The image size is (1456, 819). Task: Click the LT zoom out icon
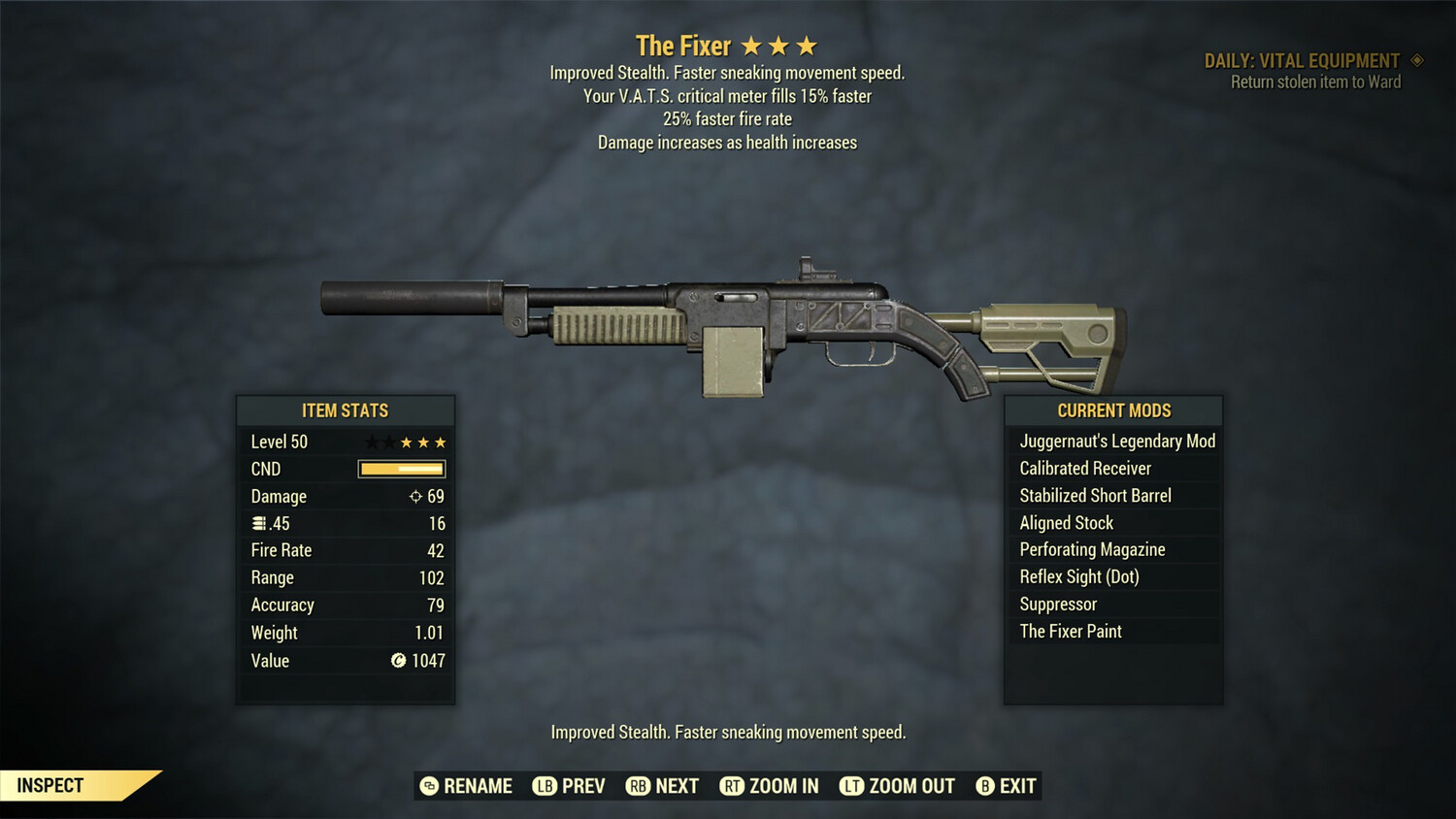pyautogui.click(x=850, y=786)
